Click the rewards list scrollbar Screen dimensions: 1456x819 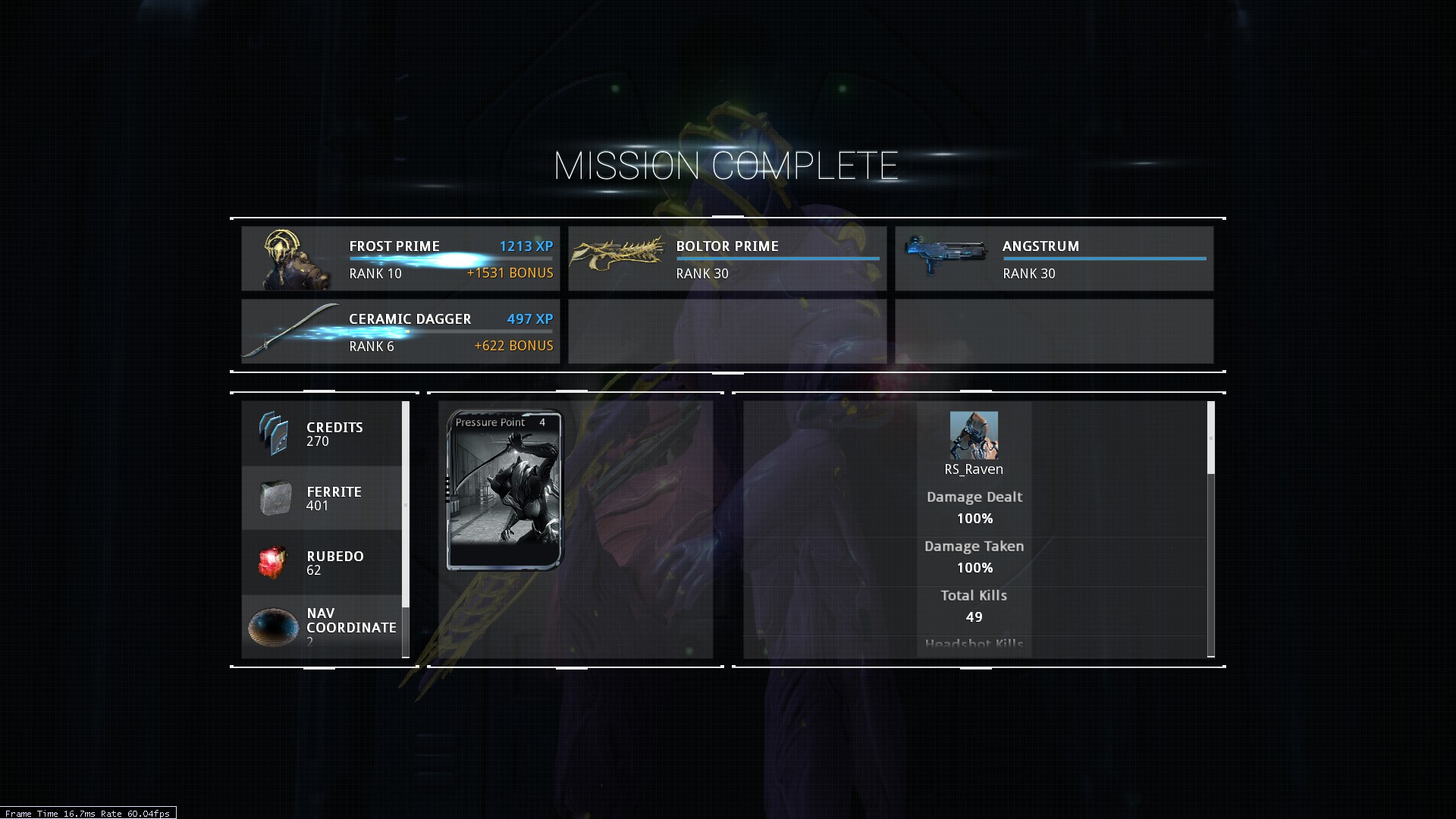click(x=406, y=504)
